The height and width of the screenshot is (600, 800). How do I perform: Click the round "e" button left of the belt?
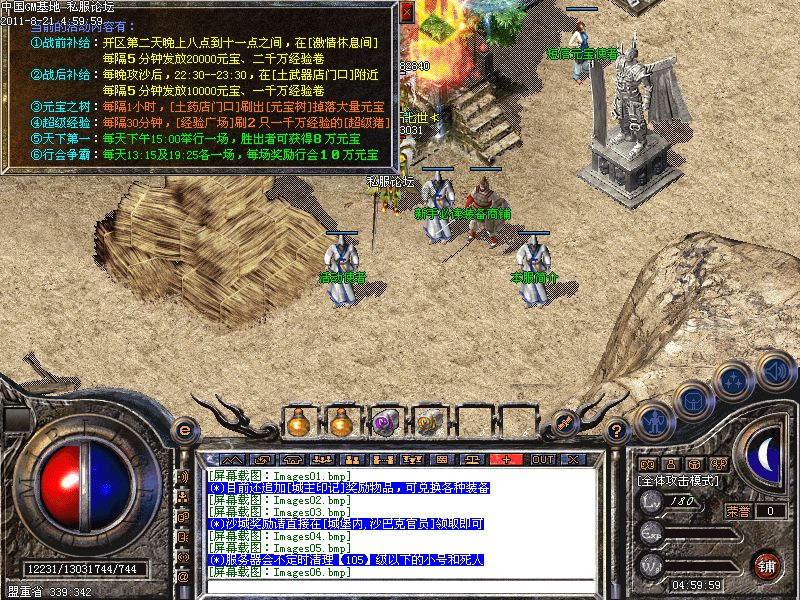click(184, 429)
